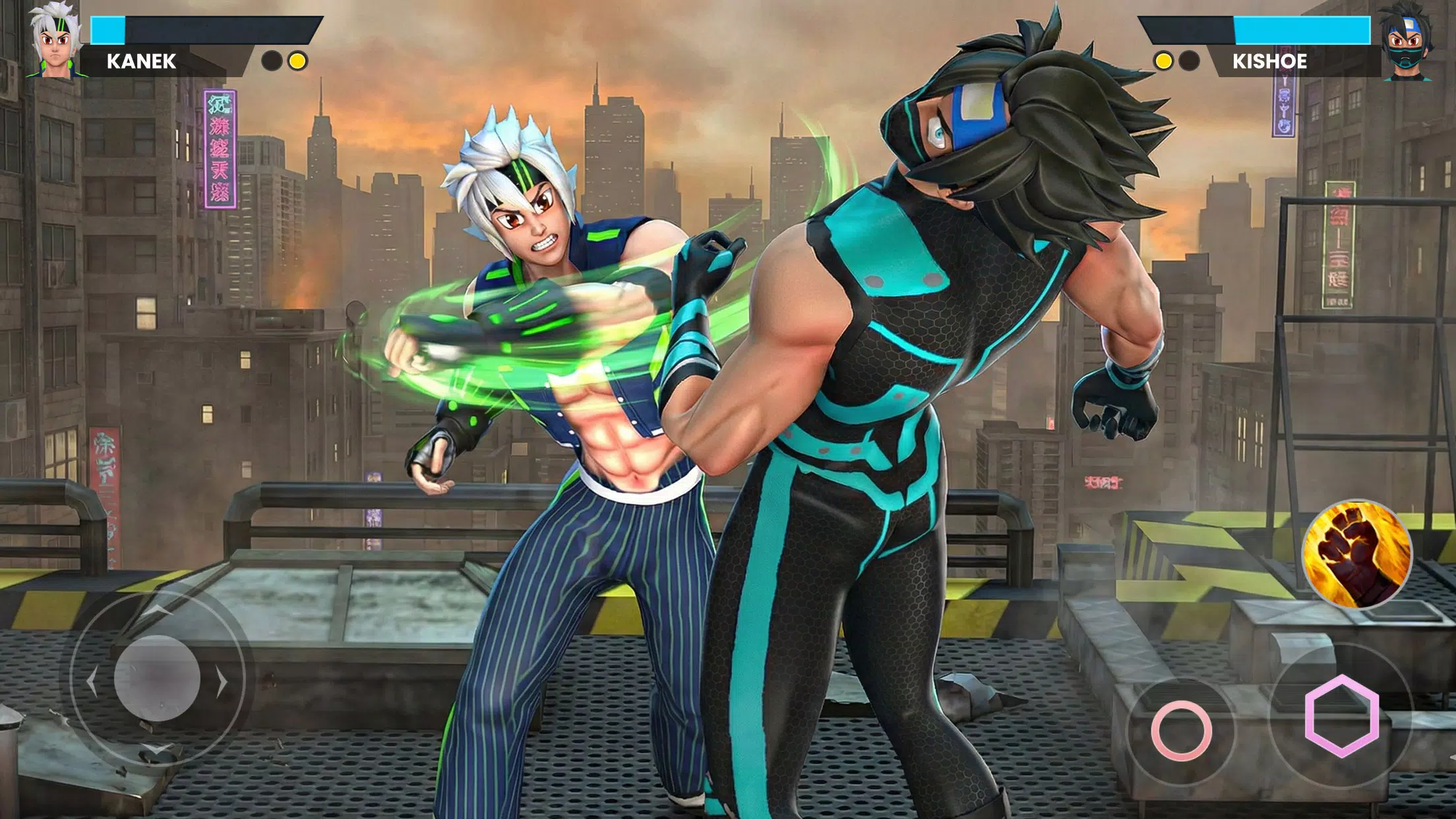
Task: Tap Kanek's blue energy gauge
Action: [109, 29]
